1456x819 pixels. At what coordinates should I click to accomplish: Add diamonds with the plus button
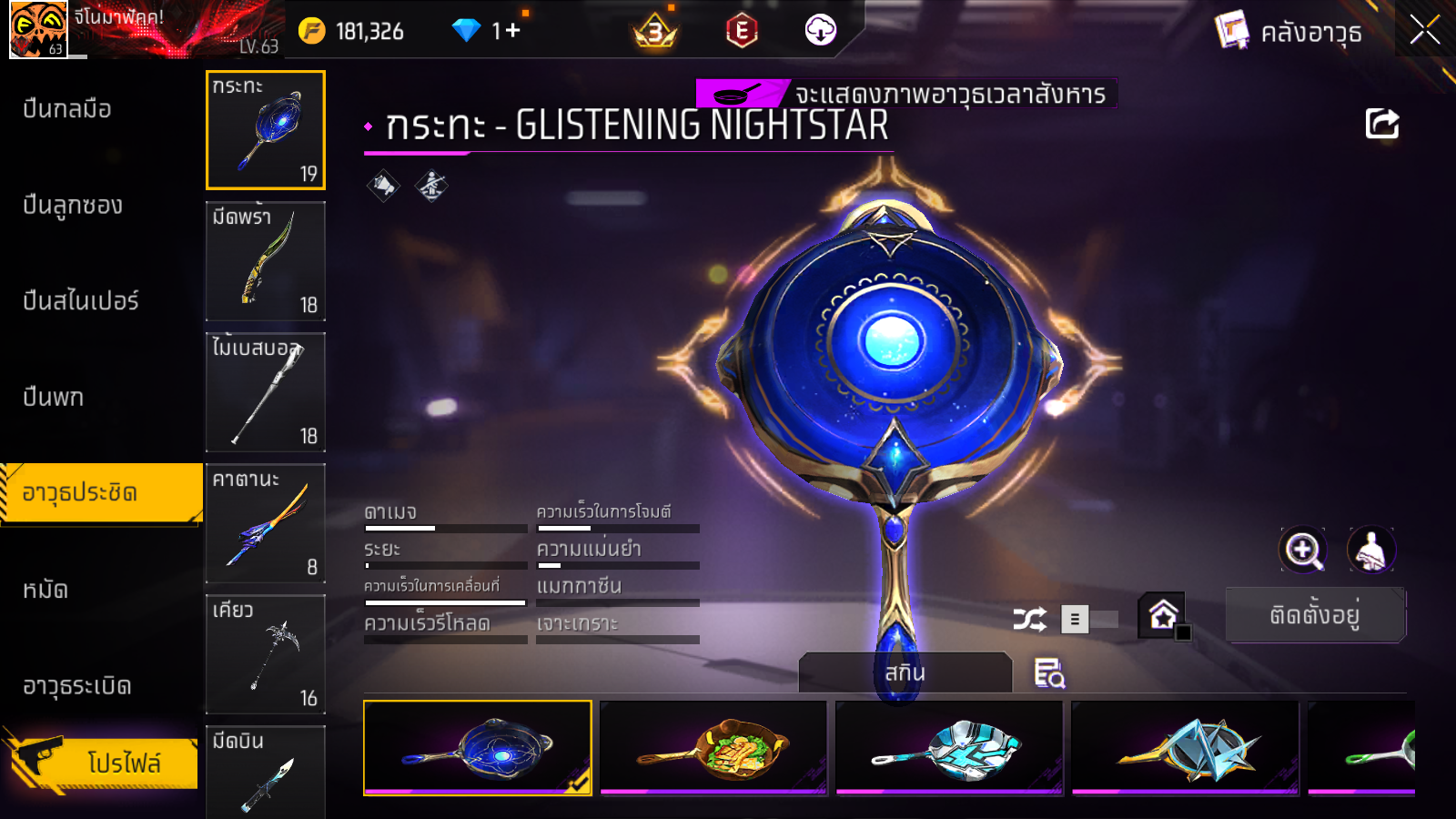pos(512,31)
